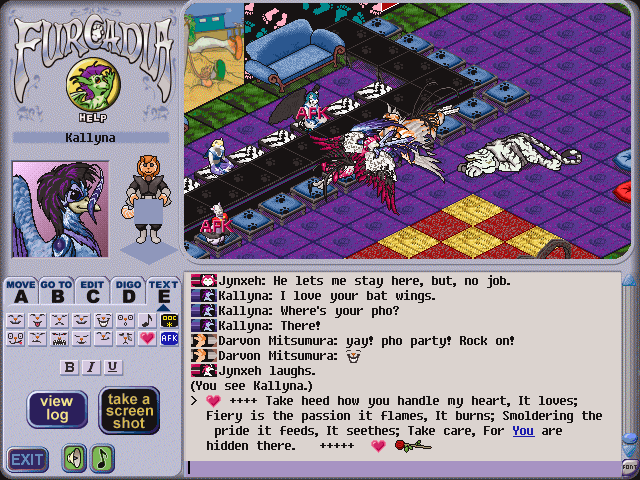Click the chat text input bar

[x=400, y=467]
